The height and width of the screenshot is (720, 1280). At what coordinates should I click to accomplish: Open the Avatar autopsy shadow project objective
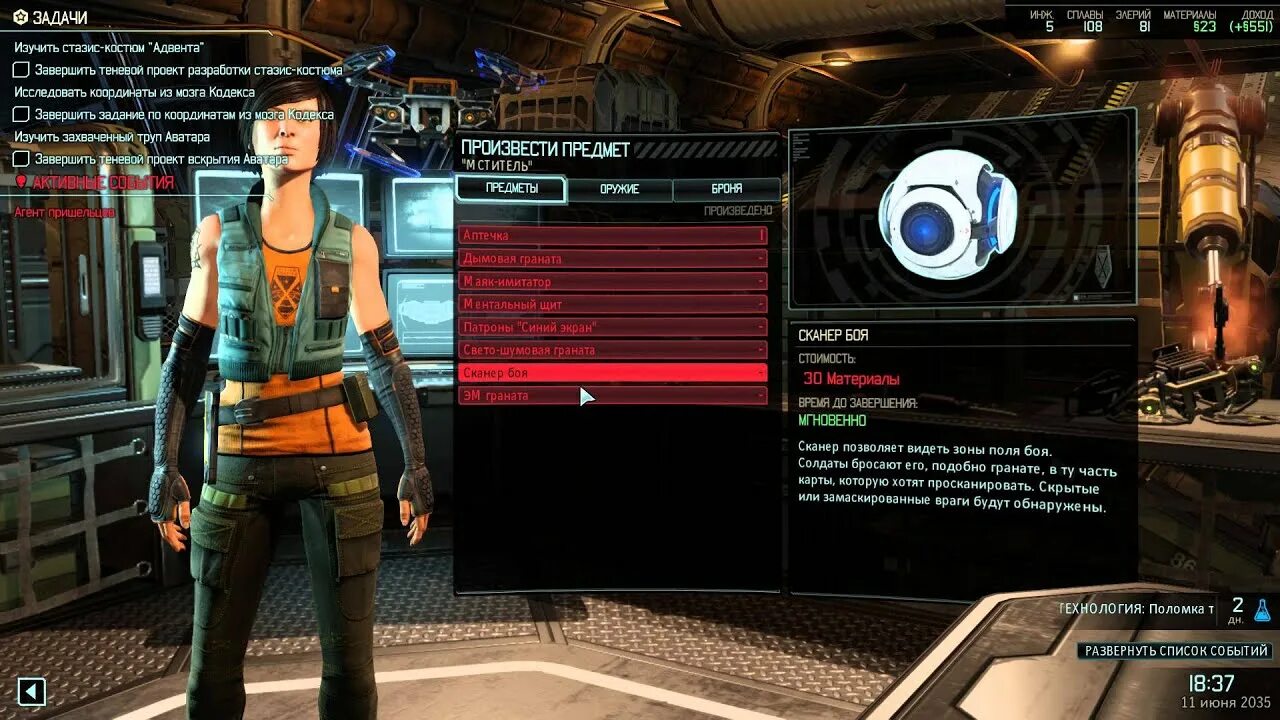click(x=161, y=159)
